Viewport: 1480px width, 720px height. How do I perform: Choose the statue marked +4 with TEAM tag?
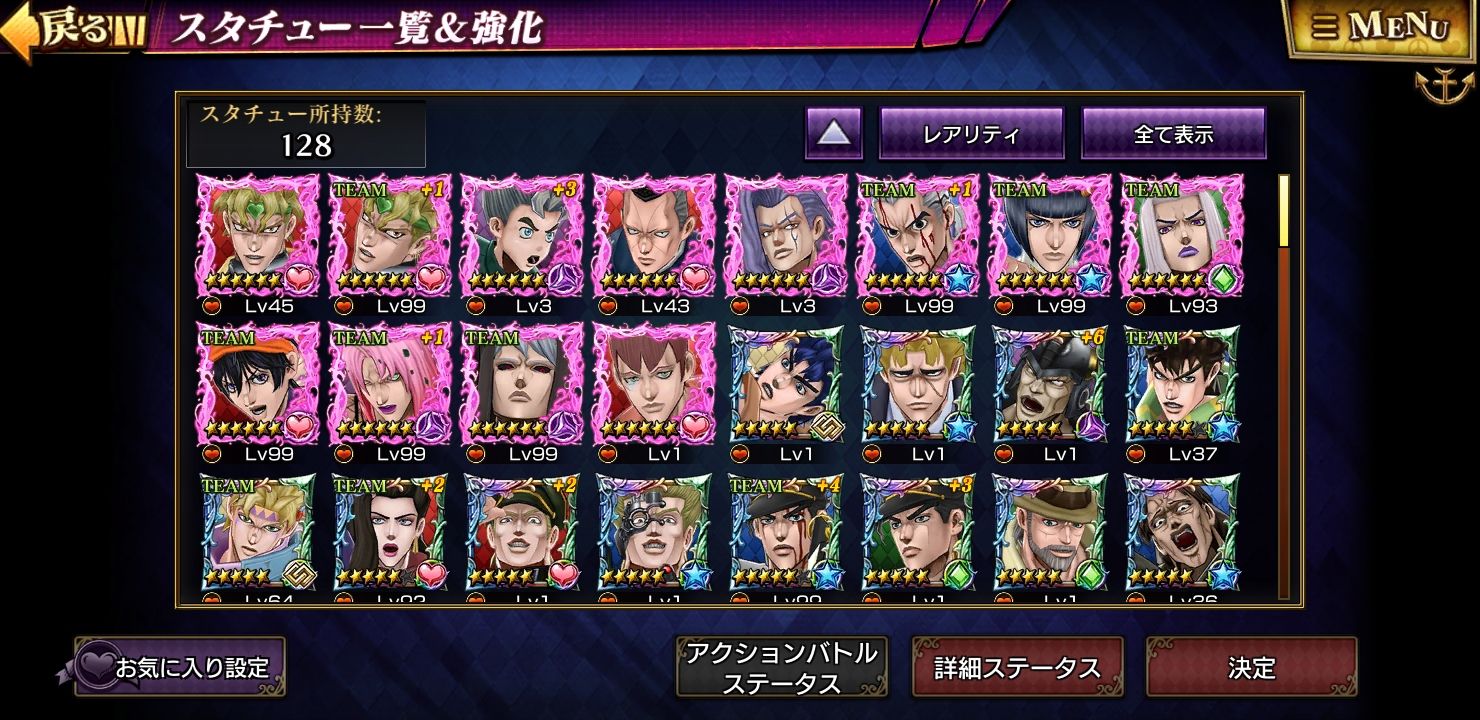[x=786, y=533]
